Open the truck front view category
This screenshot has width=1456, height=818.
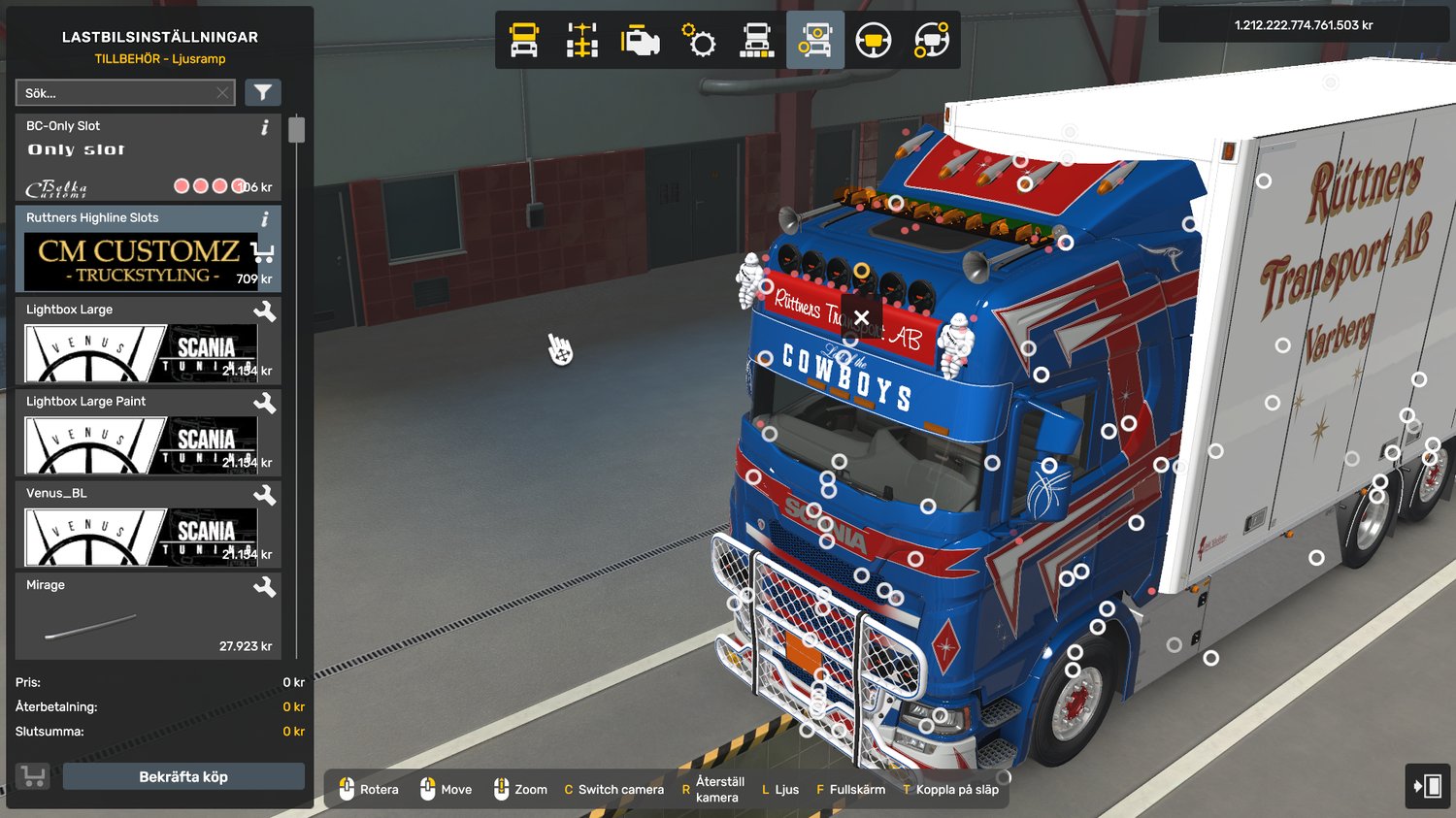(524, 41)
